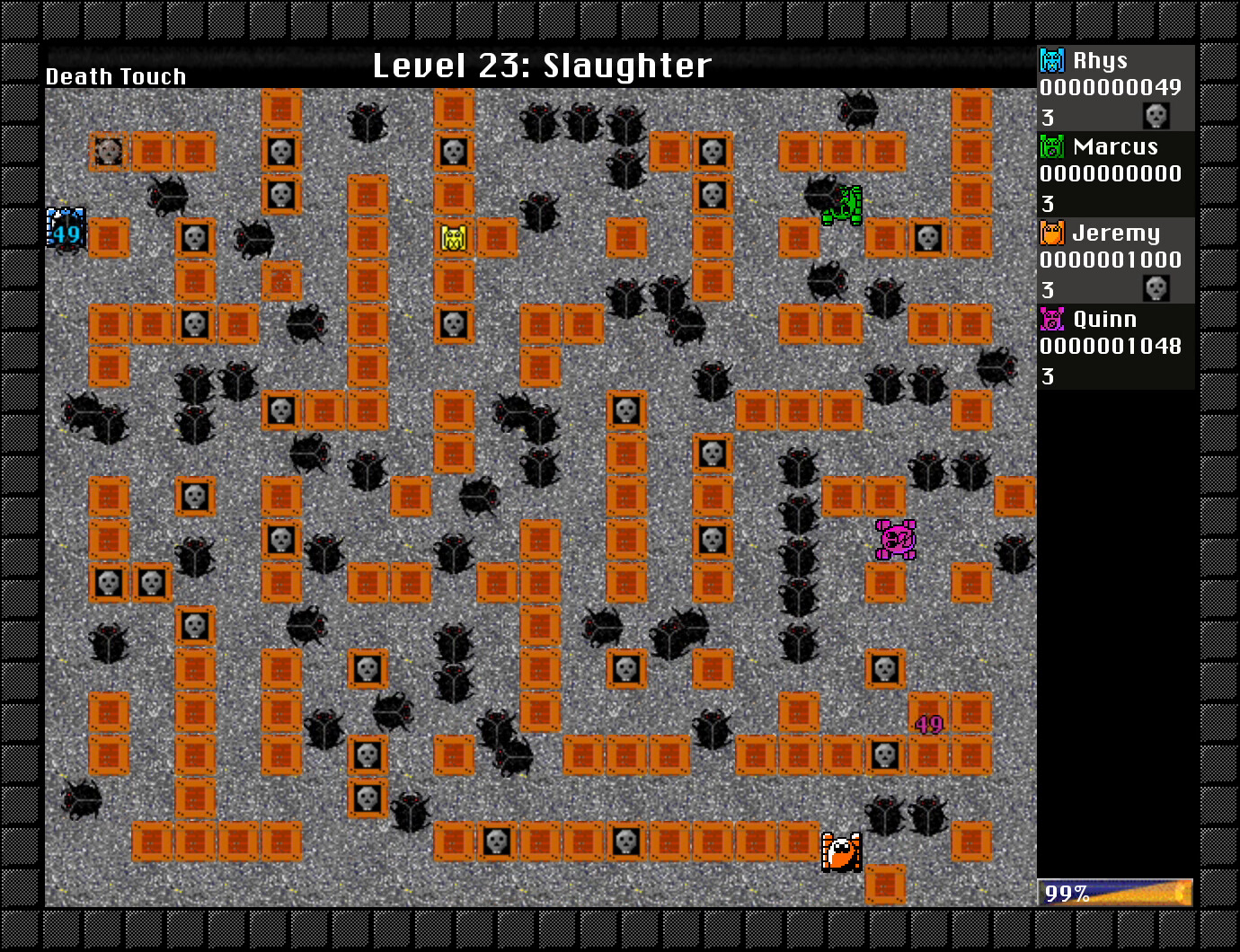Select the yellow player sprite on the map
1240x952 pixels.
(454, 239)
